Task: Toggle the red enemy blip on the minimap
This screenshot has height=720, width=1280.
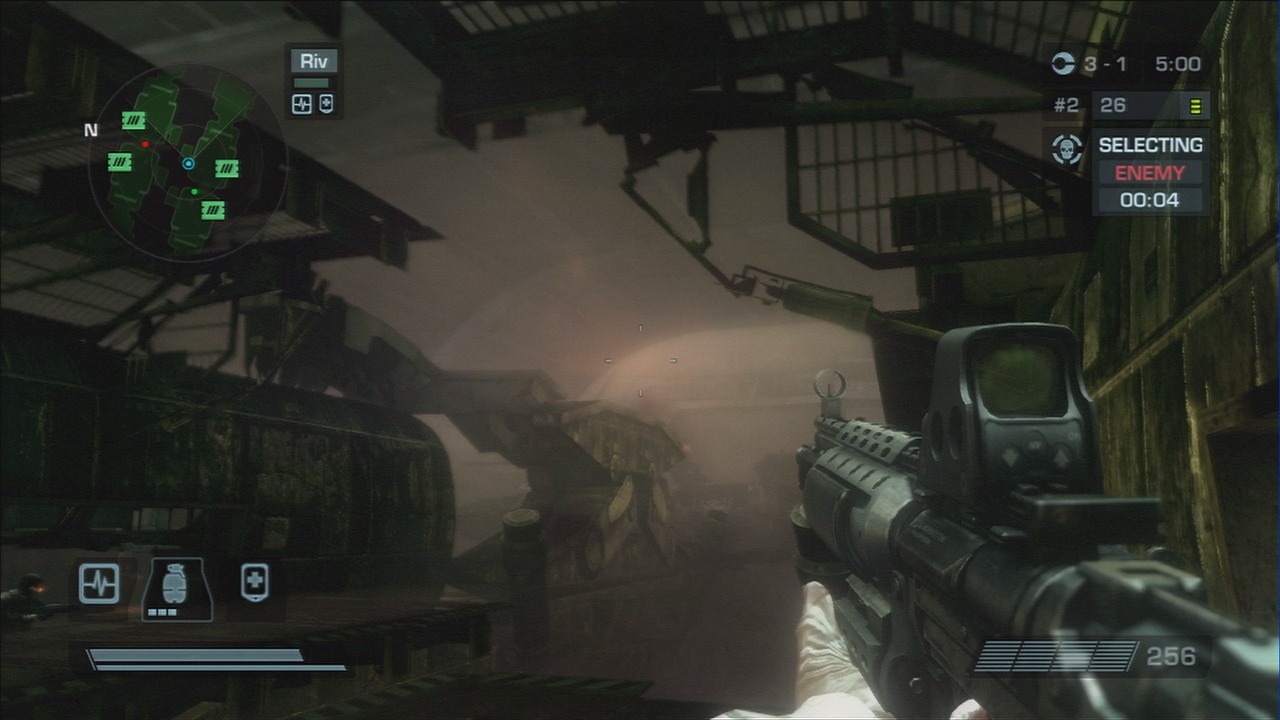Action: tap(146, 144)
